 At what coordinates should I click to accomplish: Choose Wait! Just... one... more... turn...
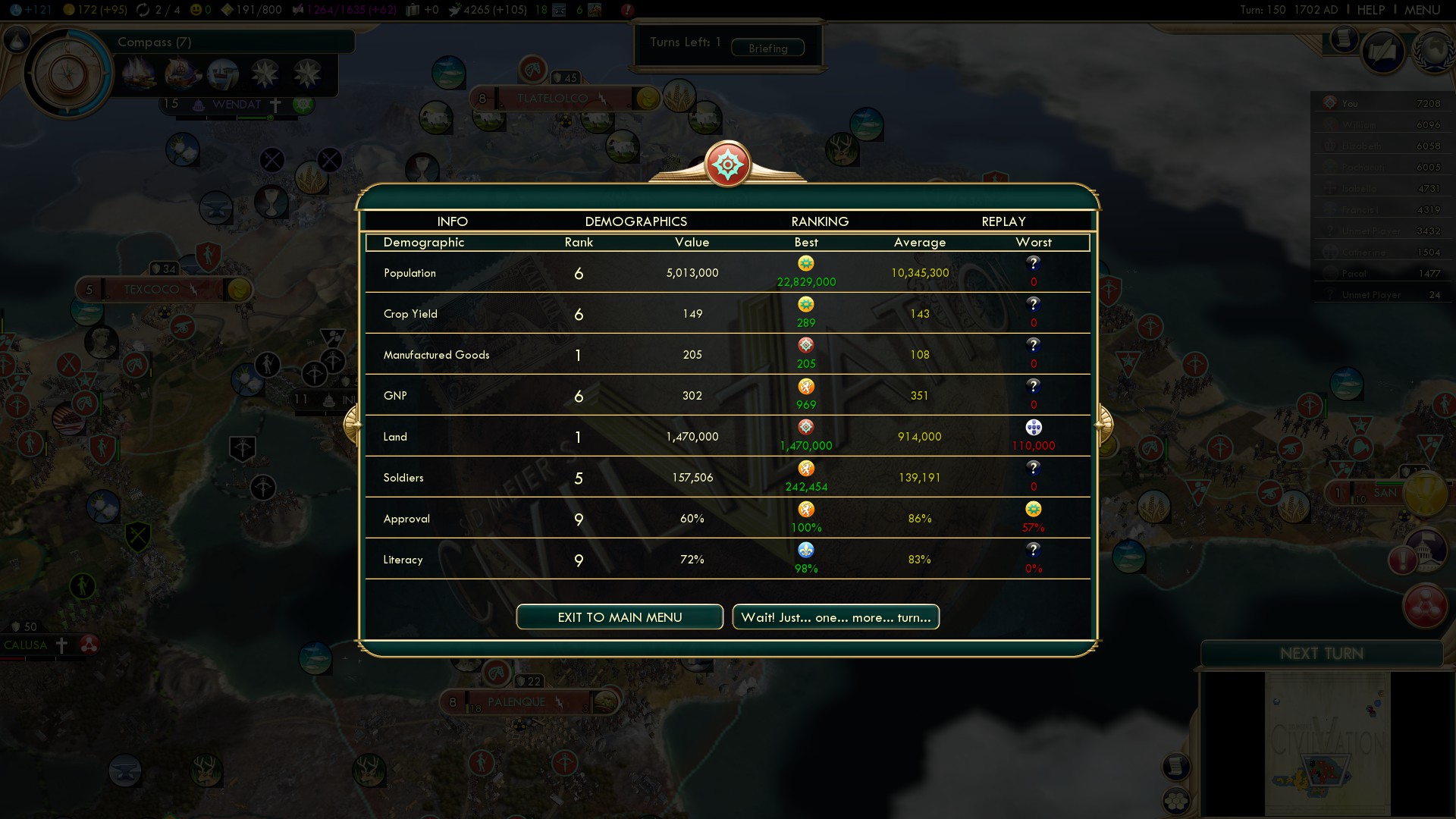click(836, 617)
